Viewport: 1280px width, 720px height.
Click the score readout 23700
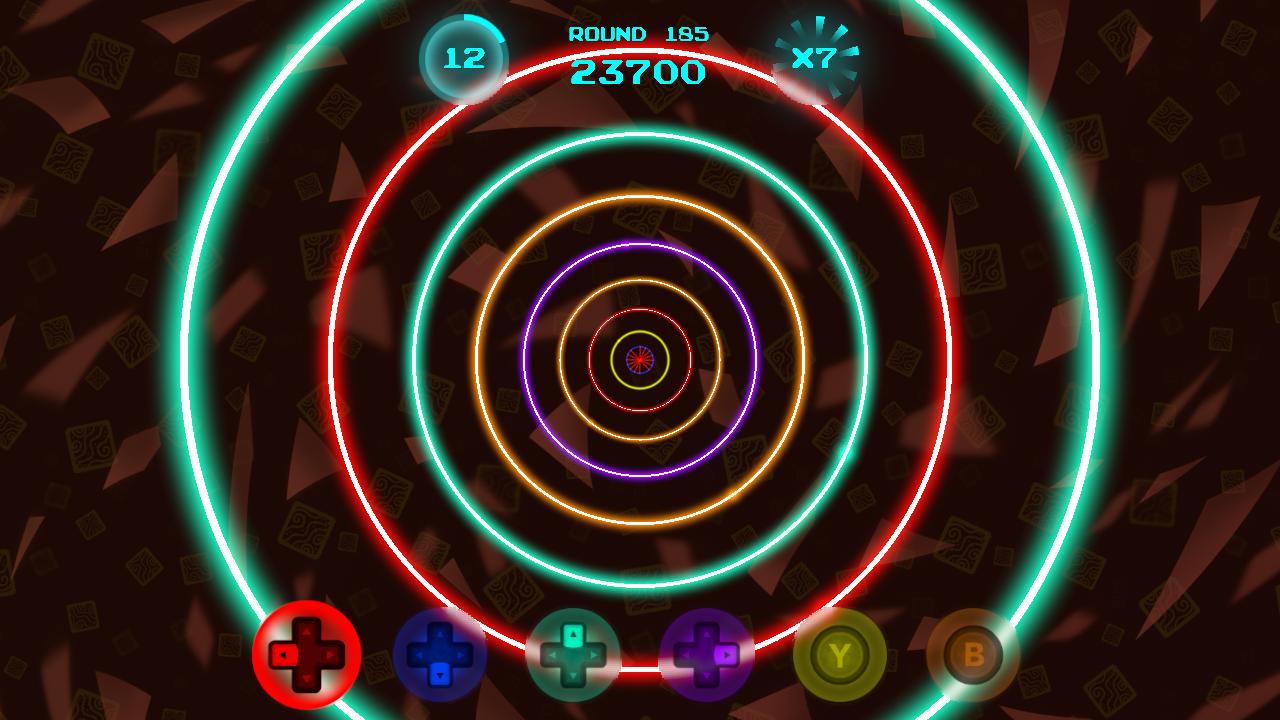pos(637,68)
